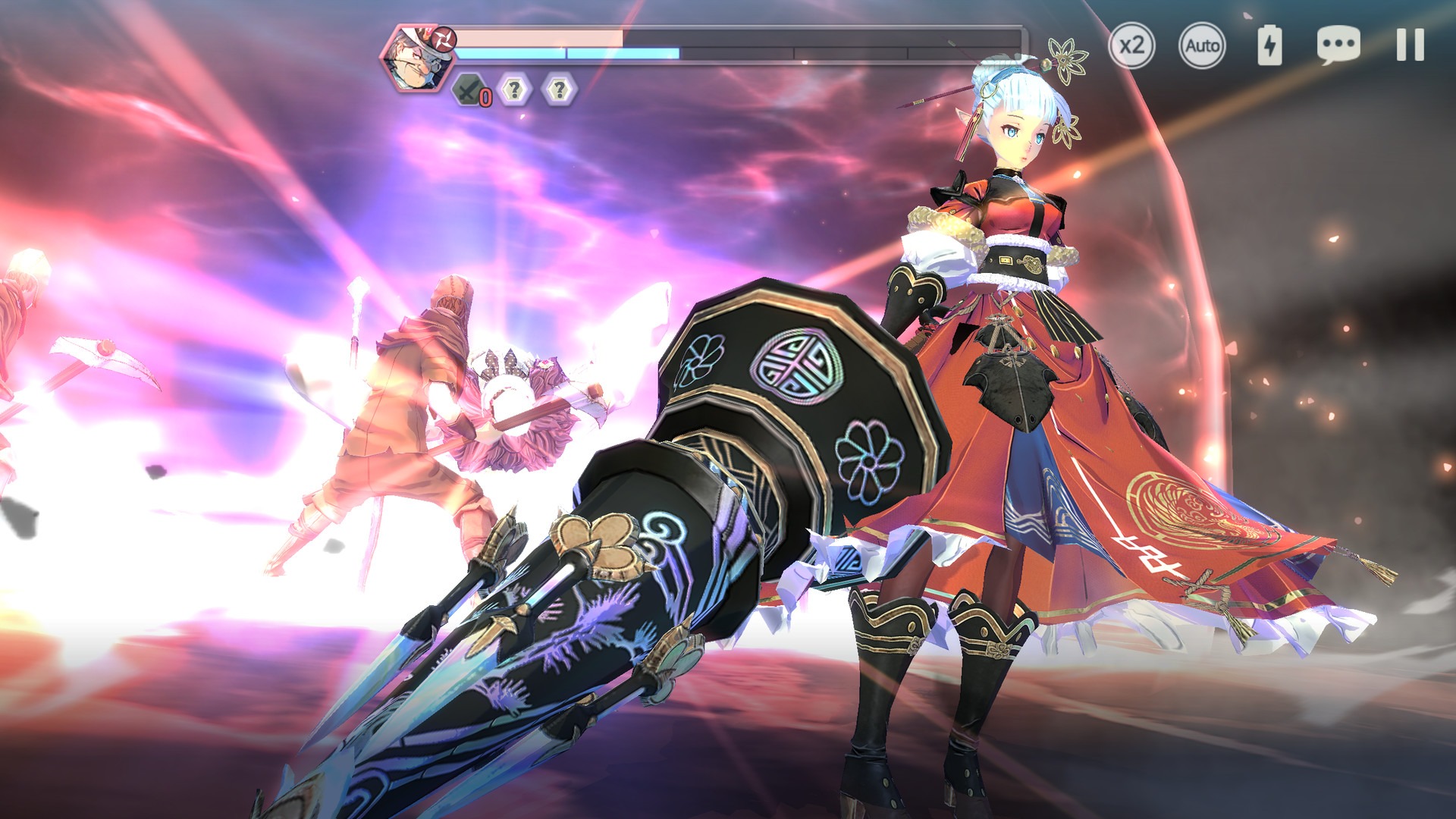This screenshot has width=1456, height=819.
Task: Enable Auto battle mode
Action: pyautogui.click(x=1202, y=45)
